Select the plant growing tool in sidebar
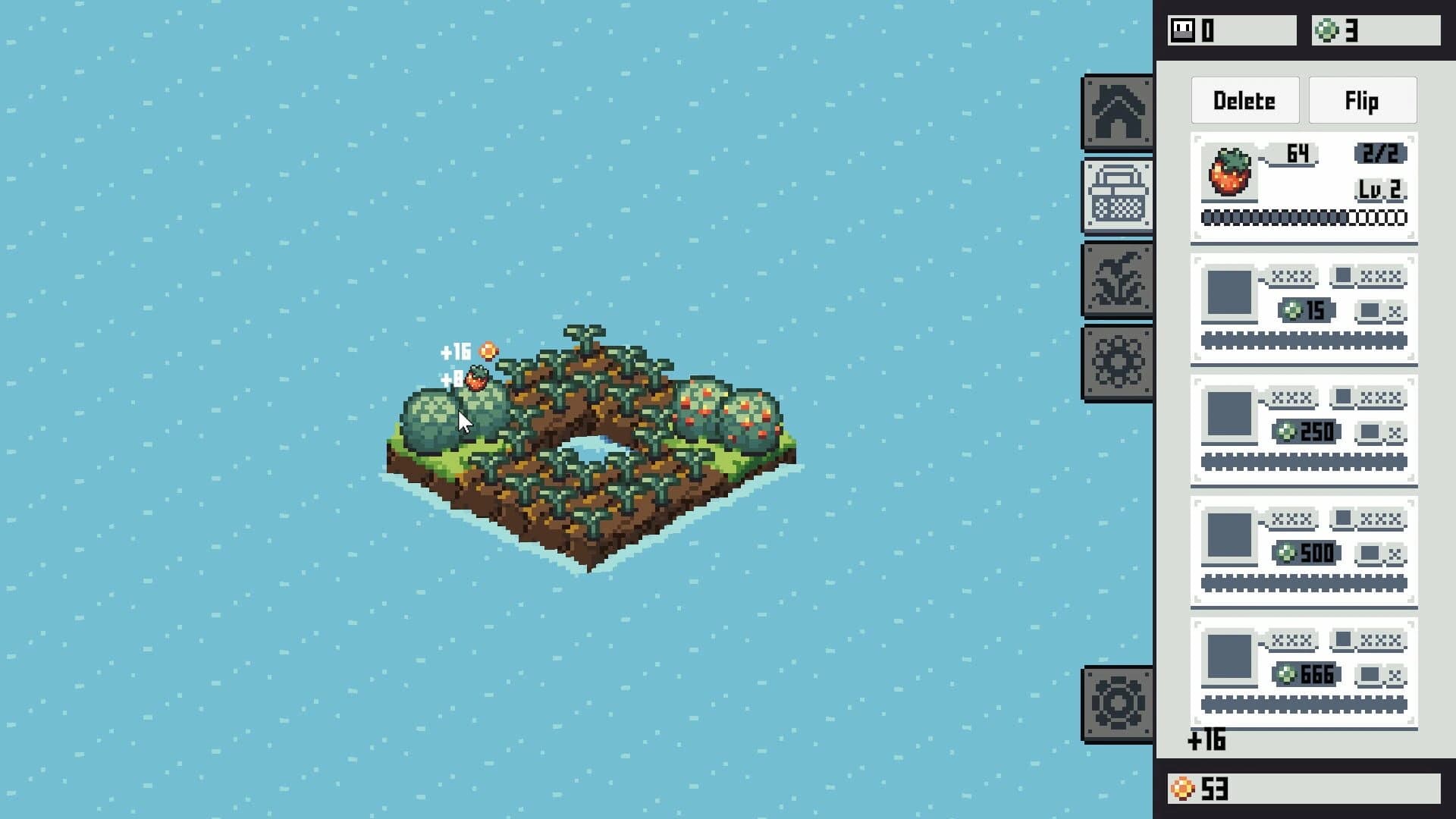 click(x=1118, y=278)
